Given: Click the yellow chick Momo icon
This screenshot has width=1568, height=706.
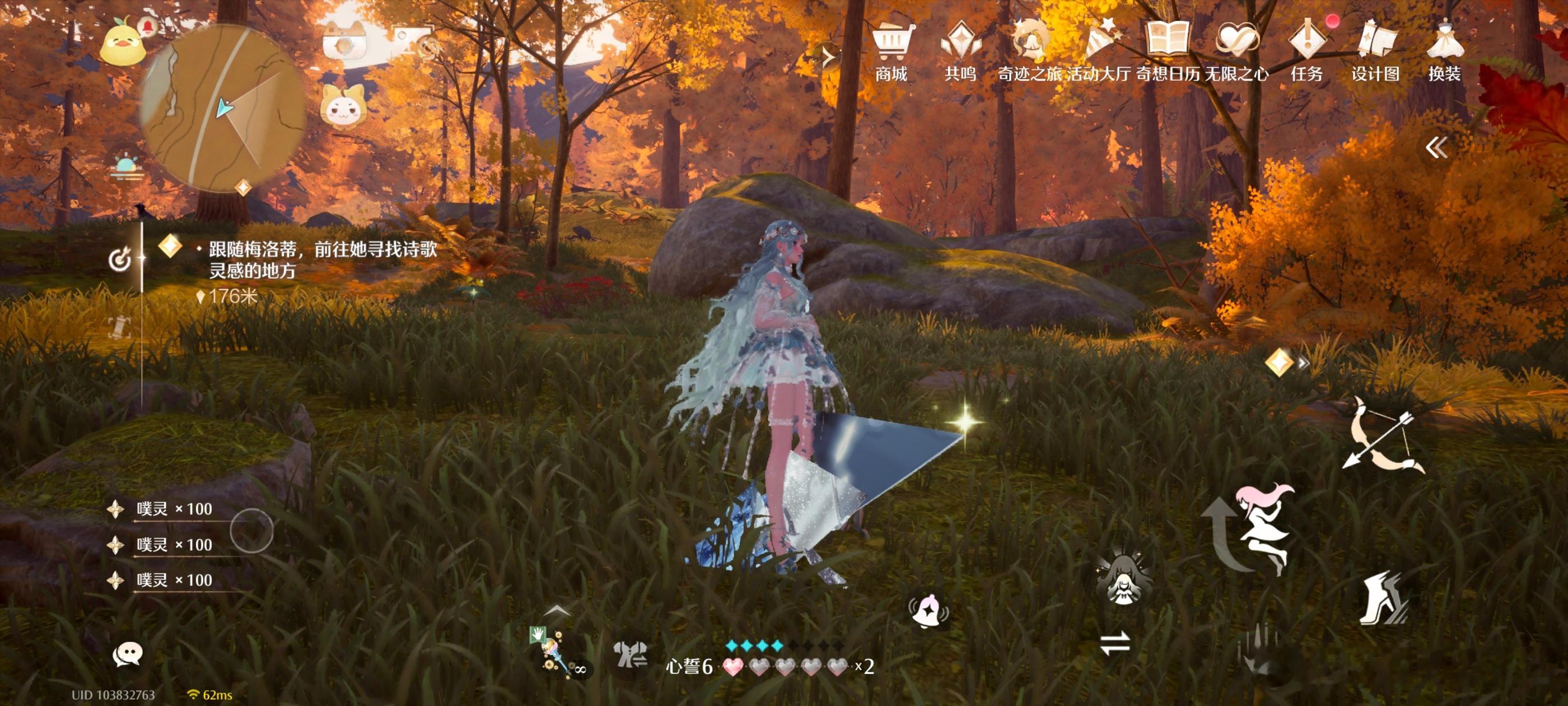Looking at the screenshot, I should 122,43.
